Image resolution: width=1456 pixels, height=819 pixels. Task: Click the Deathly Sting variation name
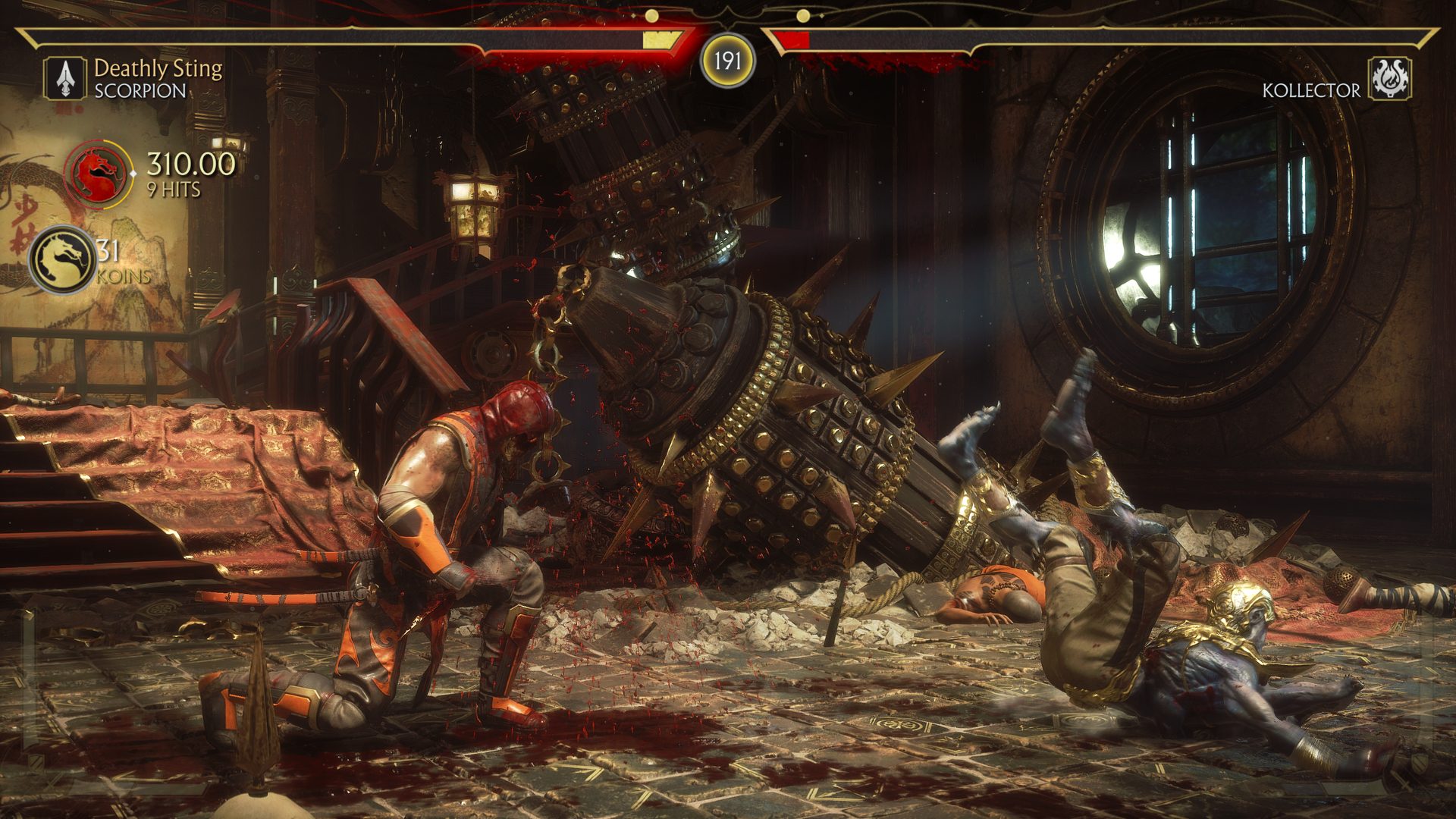click(x=160, y=70)
